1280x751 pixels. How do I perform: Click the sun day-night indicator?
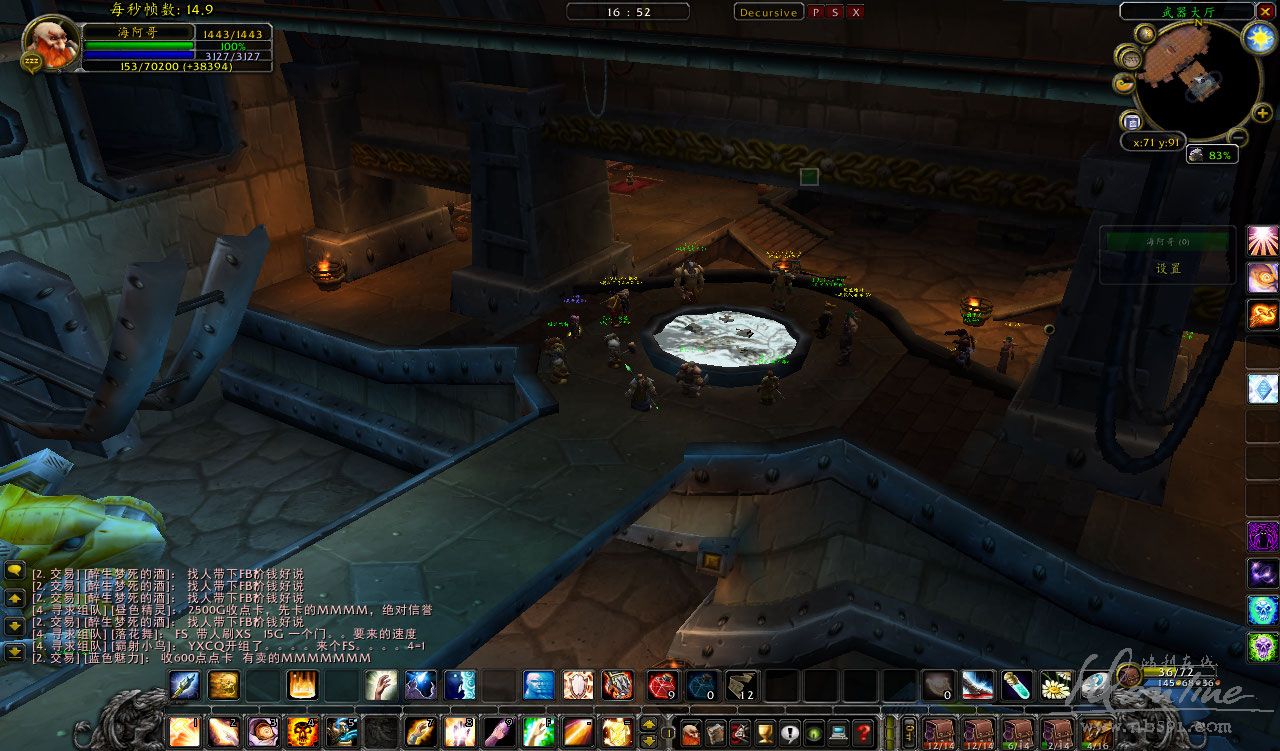click(1258, 39)
